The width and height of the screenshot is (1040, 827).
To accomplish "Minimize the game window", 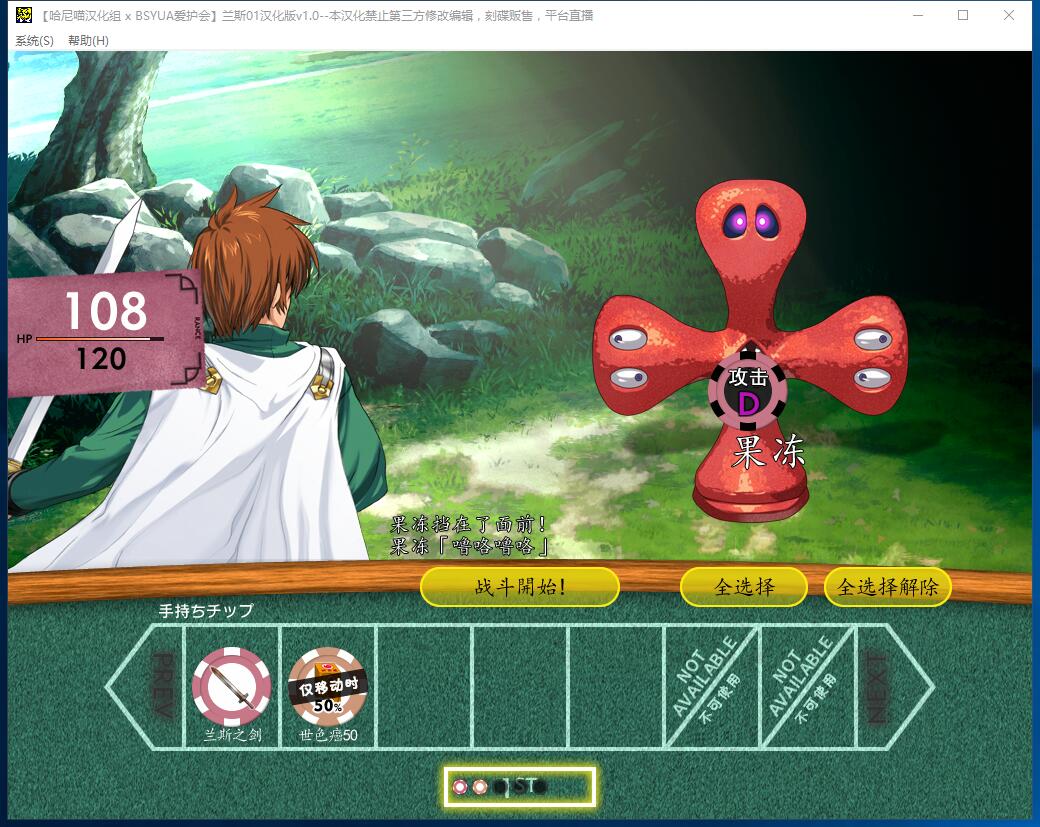I will (x=917, y=15).
